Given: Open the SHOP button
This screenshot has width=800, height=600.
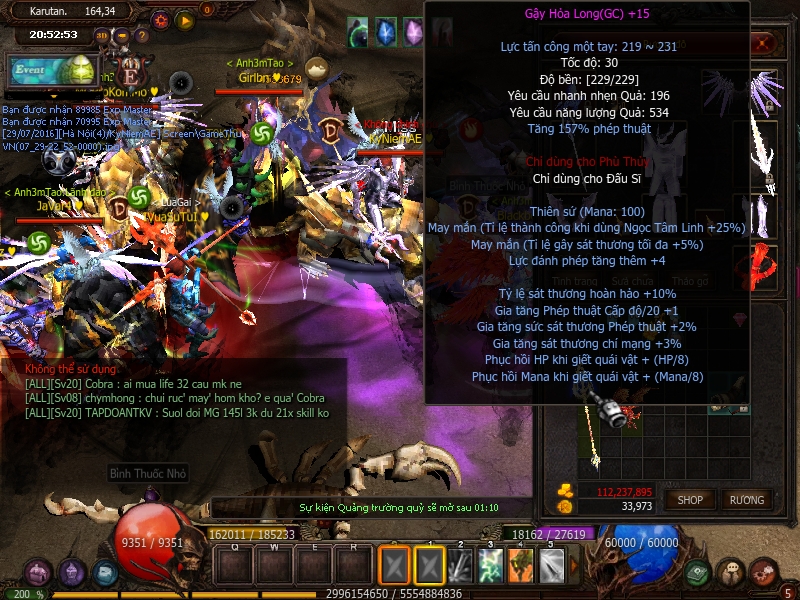Looking at the screenshot, I should click(690, 499).
